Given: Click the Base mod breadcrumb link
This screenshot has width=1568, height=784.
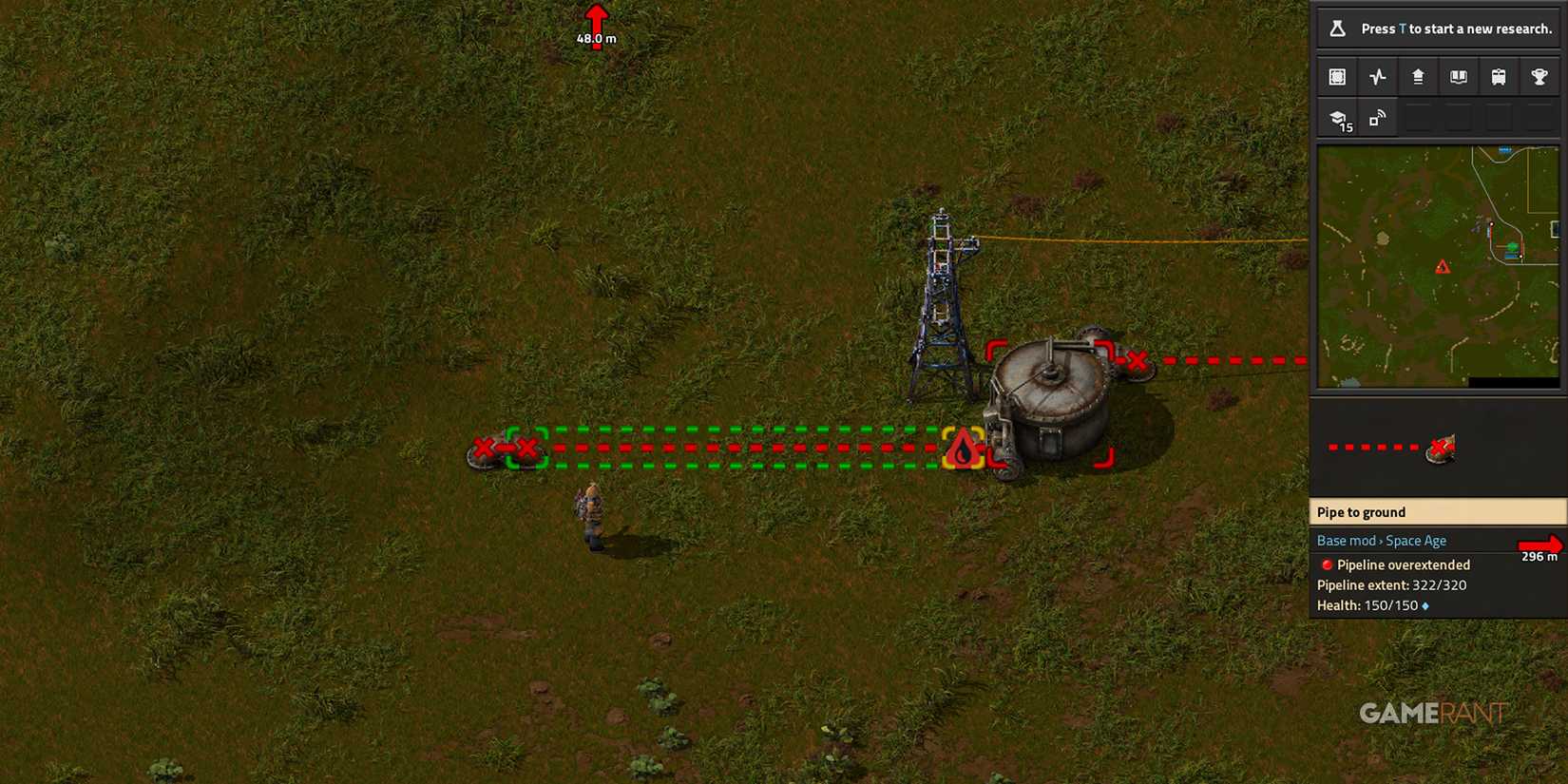Looking at the screenshot, I should point(1346,540).
